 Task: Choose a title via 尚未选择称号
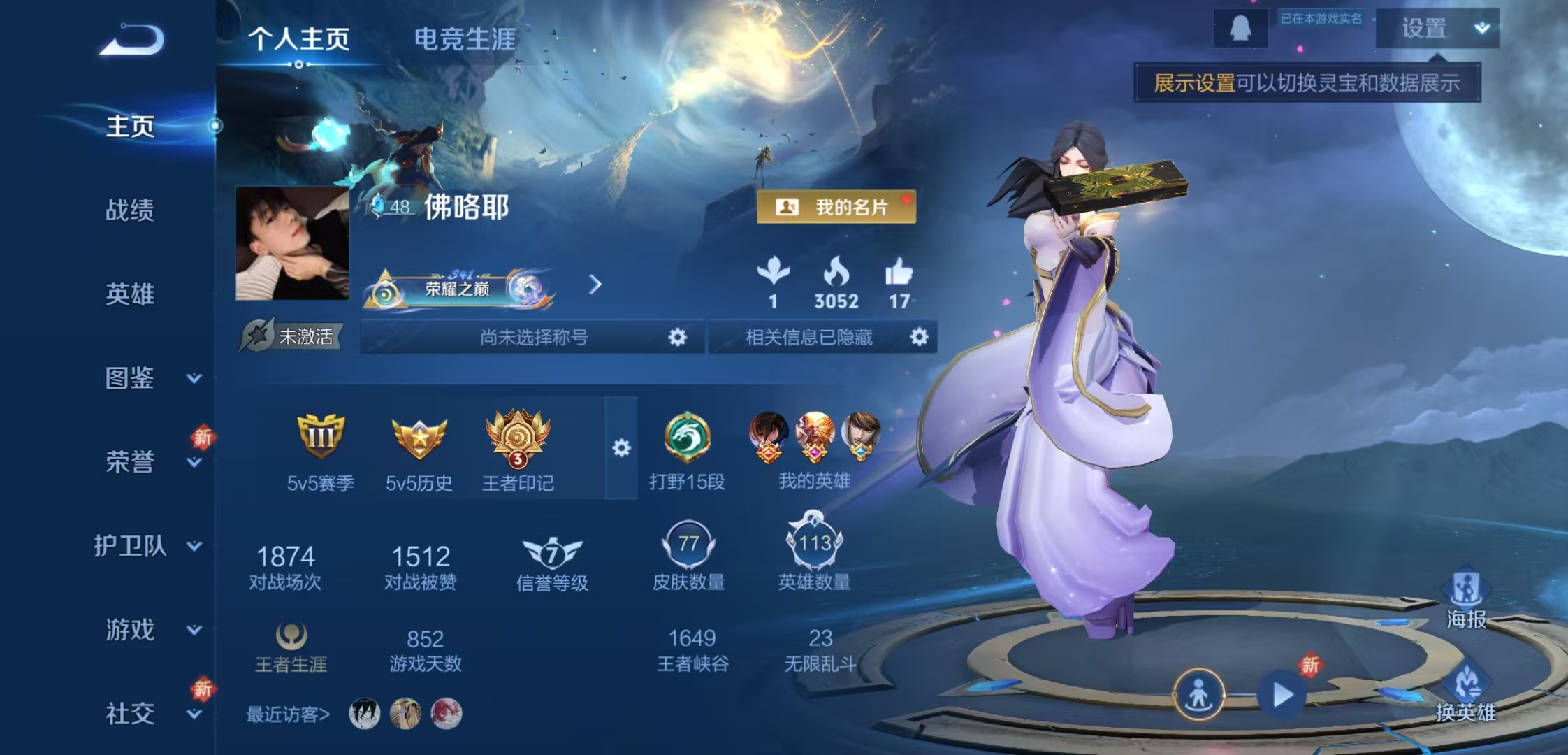[x=533, y=338]
